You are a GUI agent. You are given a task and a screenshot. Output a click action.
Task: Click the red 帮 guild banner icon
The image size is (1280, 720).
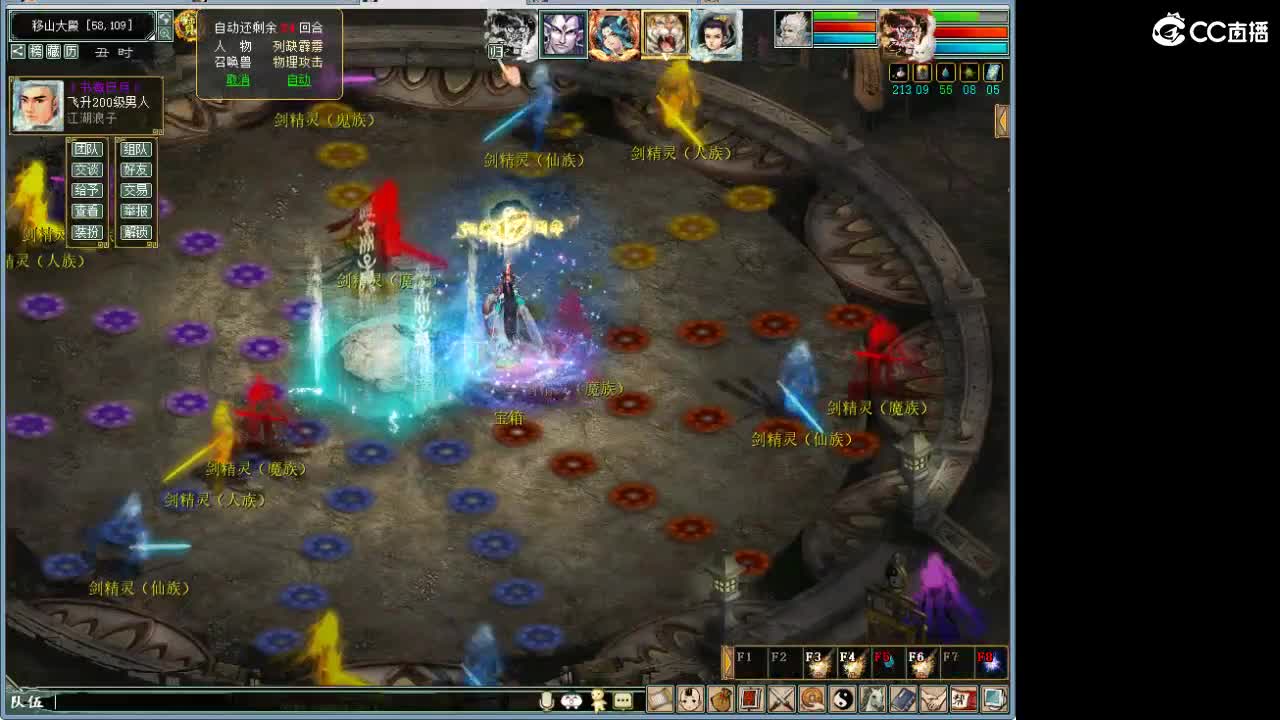click(962, 700)
